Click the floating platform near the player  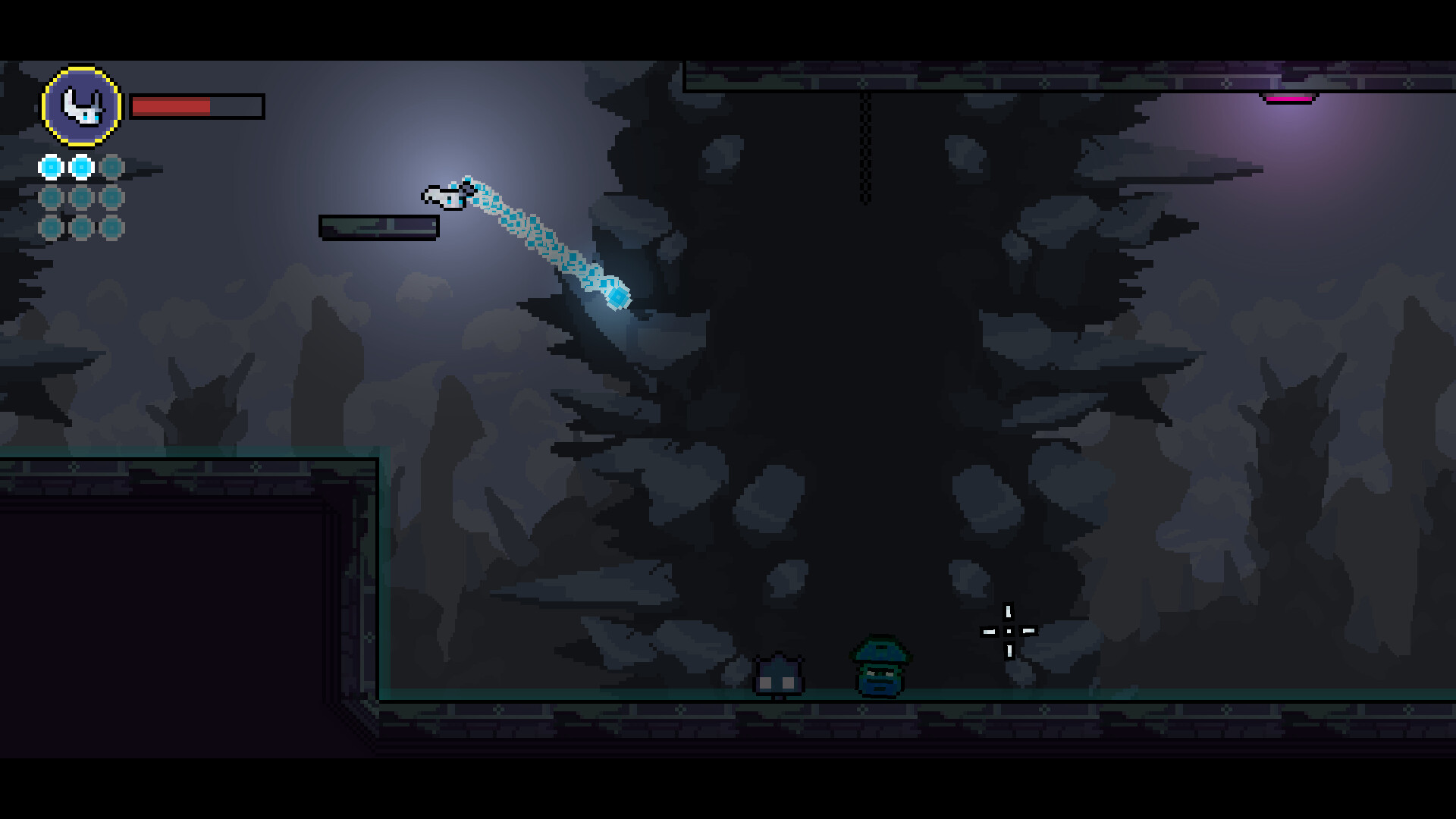[x=379, y=226]
